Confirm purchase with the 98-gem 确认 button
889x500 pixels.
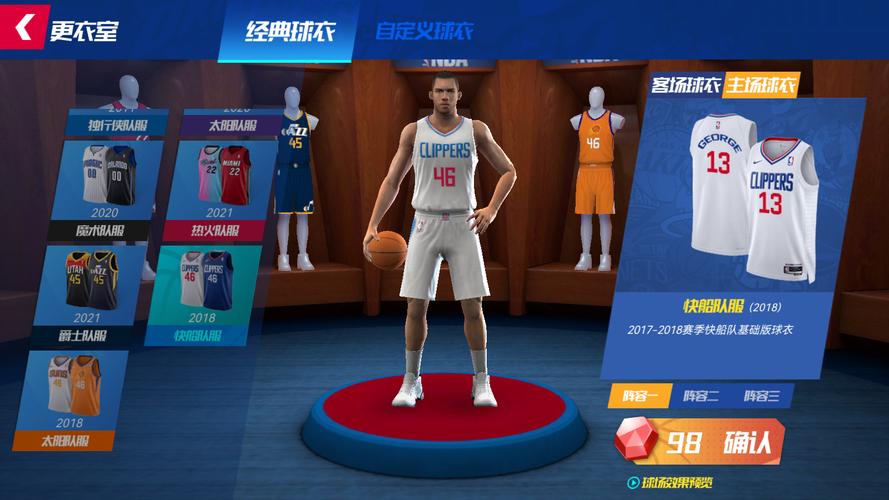[700, 443]
